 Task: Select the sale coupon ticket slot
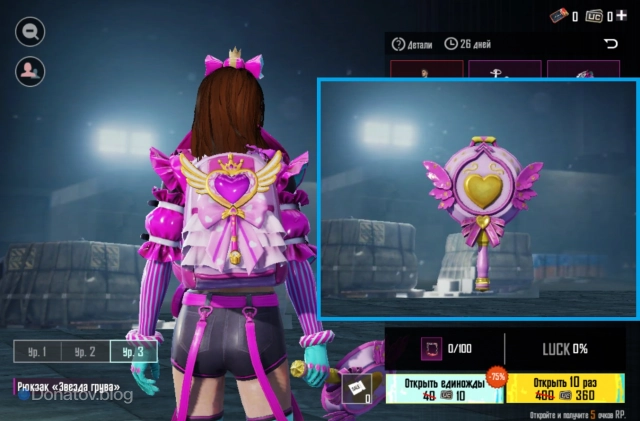pyautogui.click(x=357, y=389)
